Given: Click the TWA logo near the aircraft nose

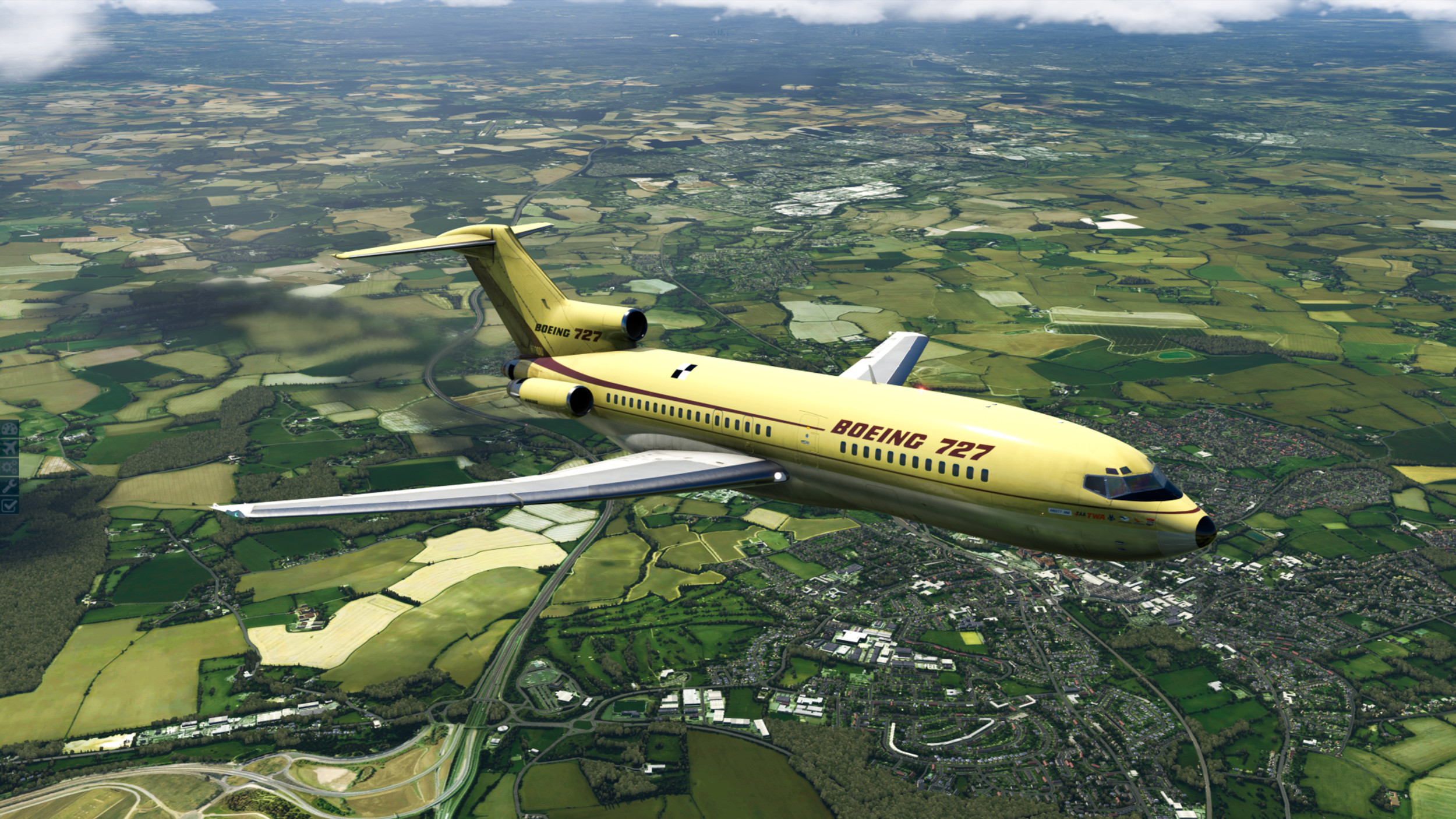Looking at the screenshot, I should click(x=1095, y=517).
